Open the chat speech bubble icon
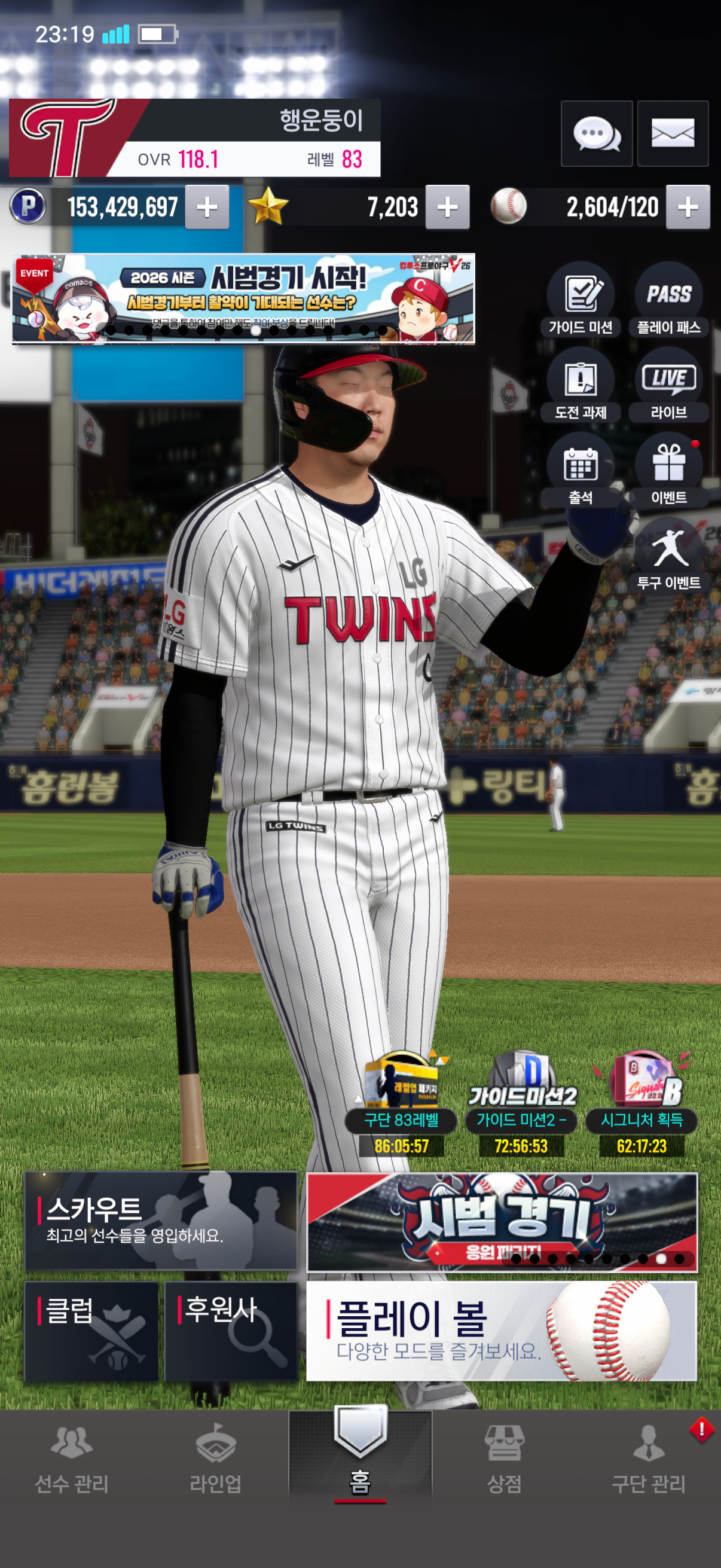 tap(596, 133)
